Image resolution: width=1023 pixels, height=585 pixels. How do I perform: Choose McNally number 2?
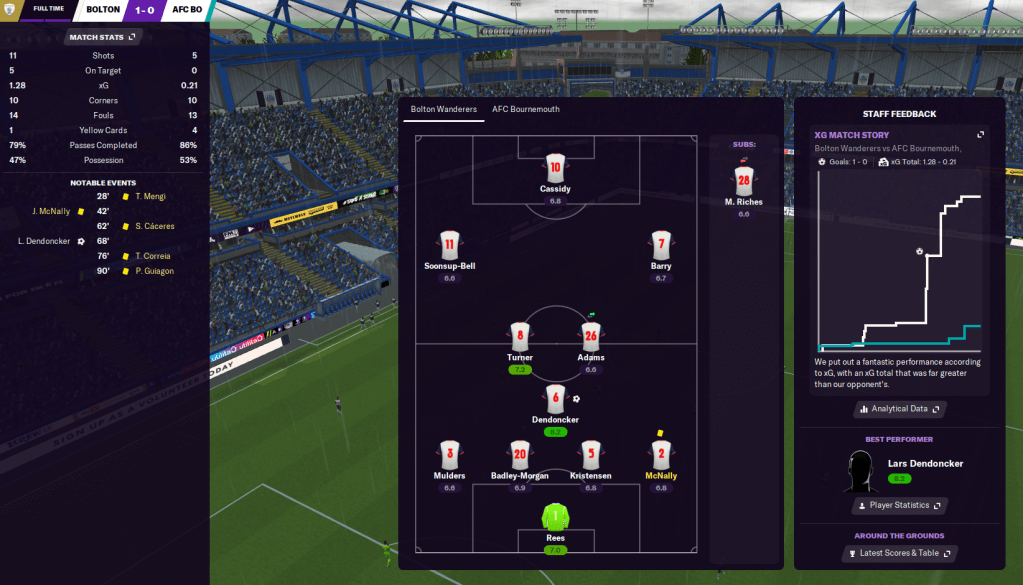pyautogui.click(x=661, y=455)
